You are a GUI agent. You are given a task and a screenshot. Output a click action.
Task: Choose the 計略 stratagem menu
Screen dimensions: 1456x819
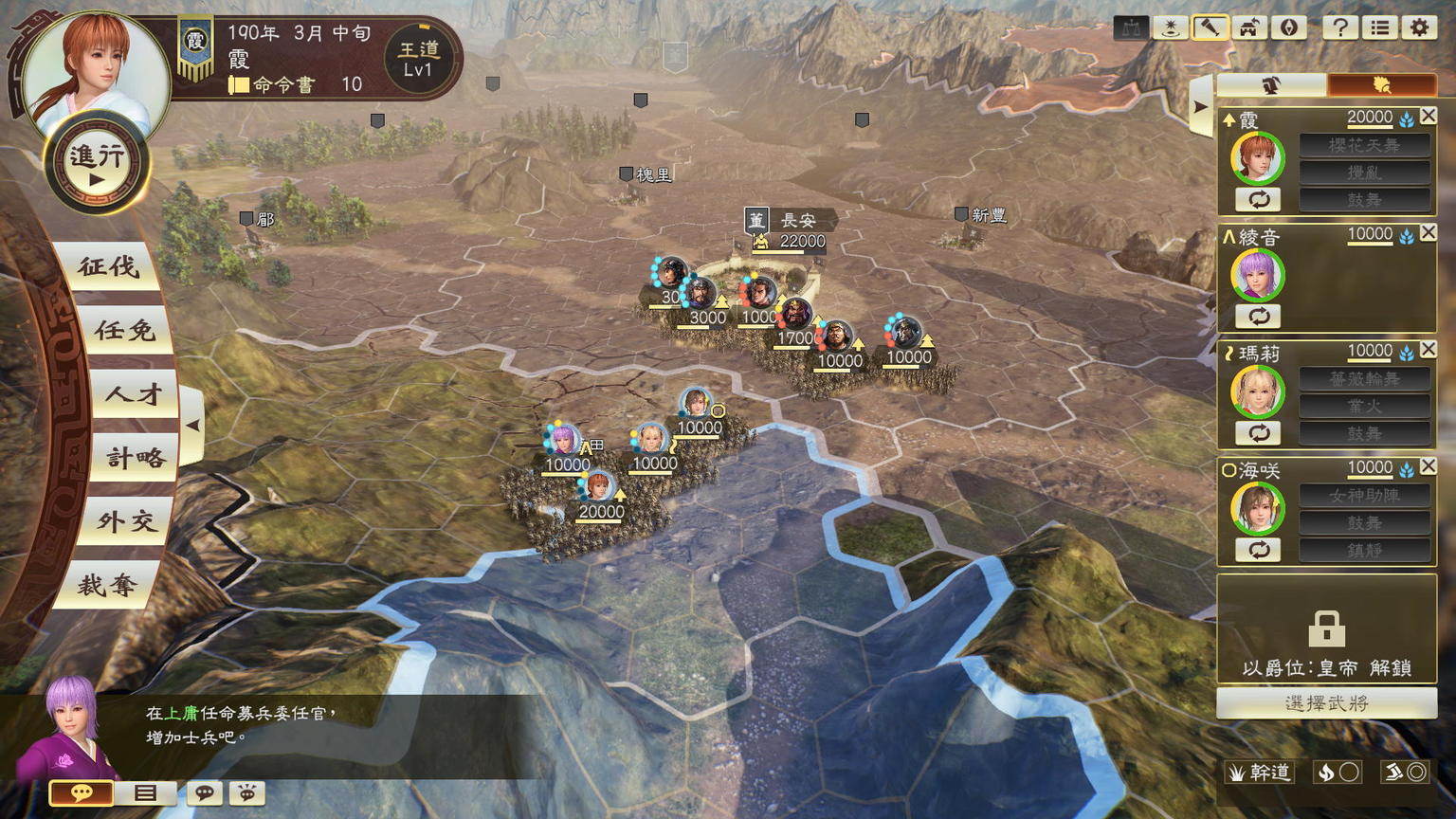[x=135, y=459]
